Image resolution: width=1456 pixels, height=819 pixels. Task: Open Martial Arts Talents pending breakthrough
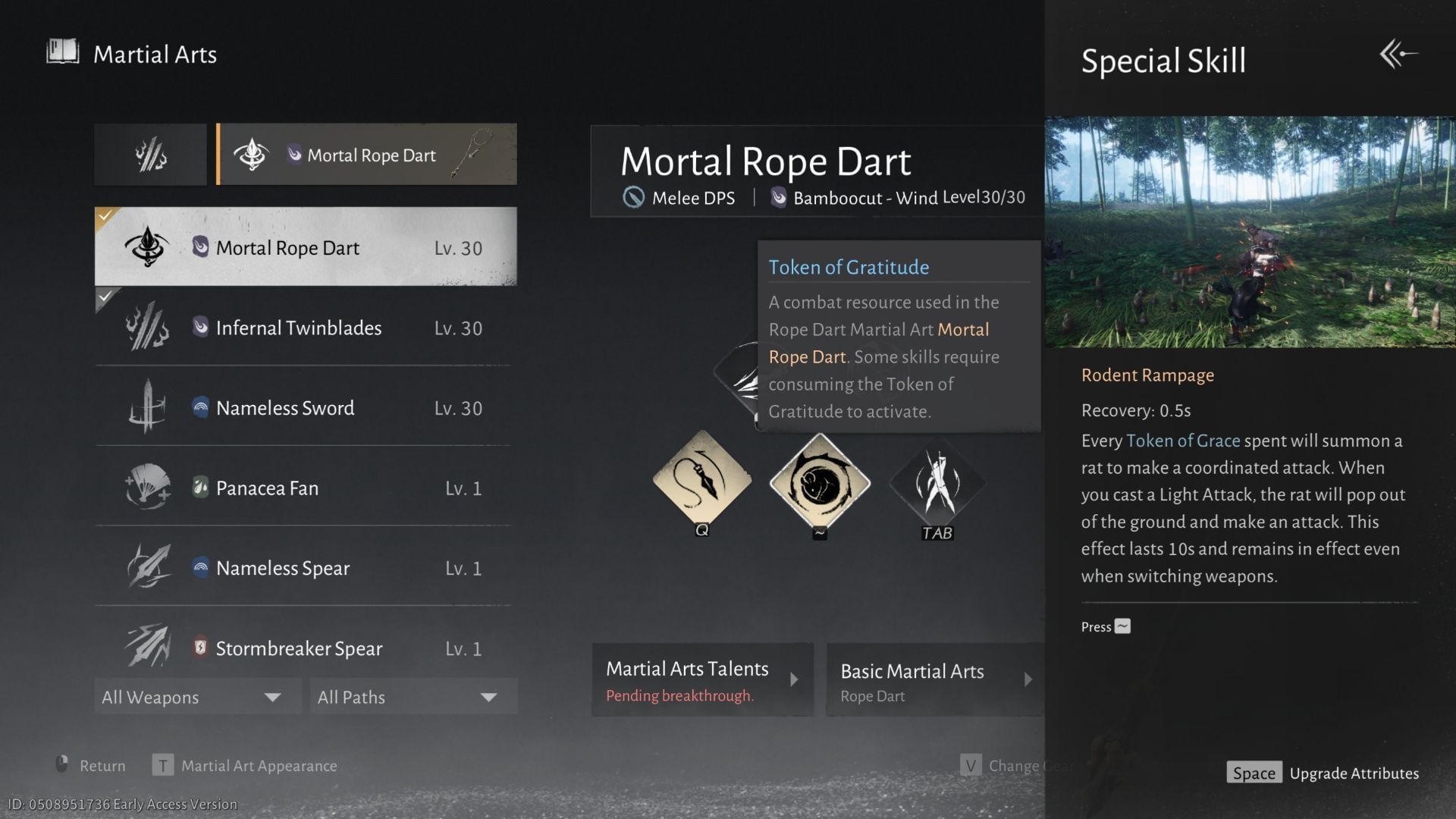(x=701, y=679)
